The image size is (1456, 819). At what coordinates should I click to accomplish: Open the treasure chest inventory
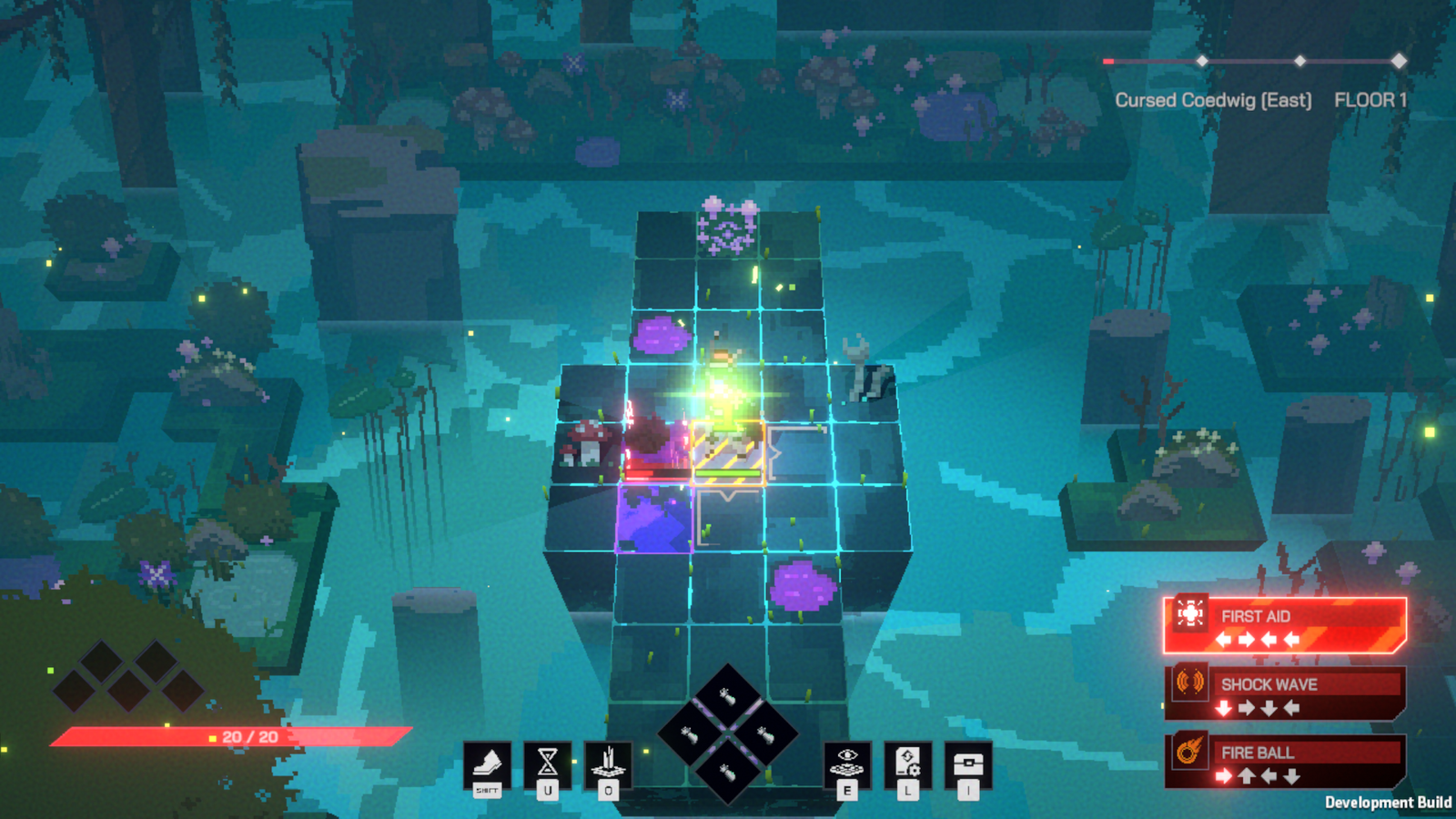point(968,763)
